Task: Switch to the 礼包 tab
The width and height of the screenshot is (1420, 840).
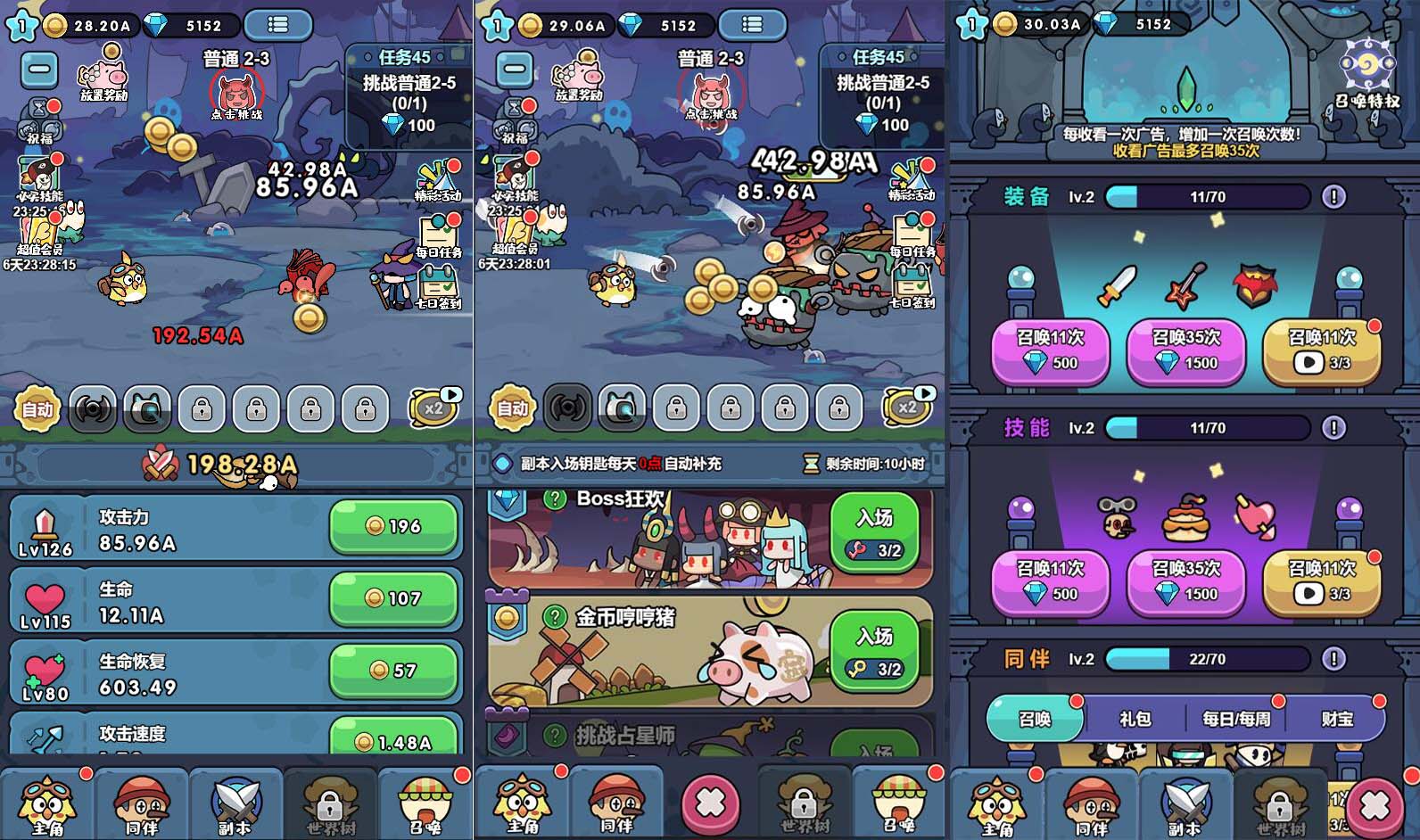Action: (1135, 719)
